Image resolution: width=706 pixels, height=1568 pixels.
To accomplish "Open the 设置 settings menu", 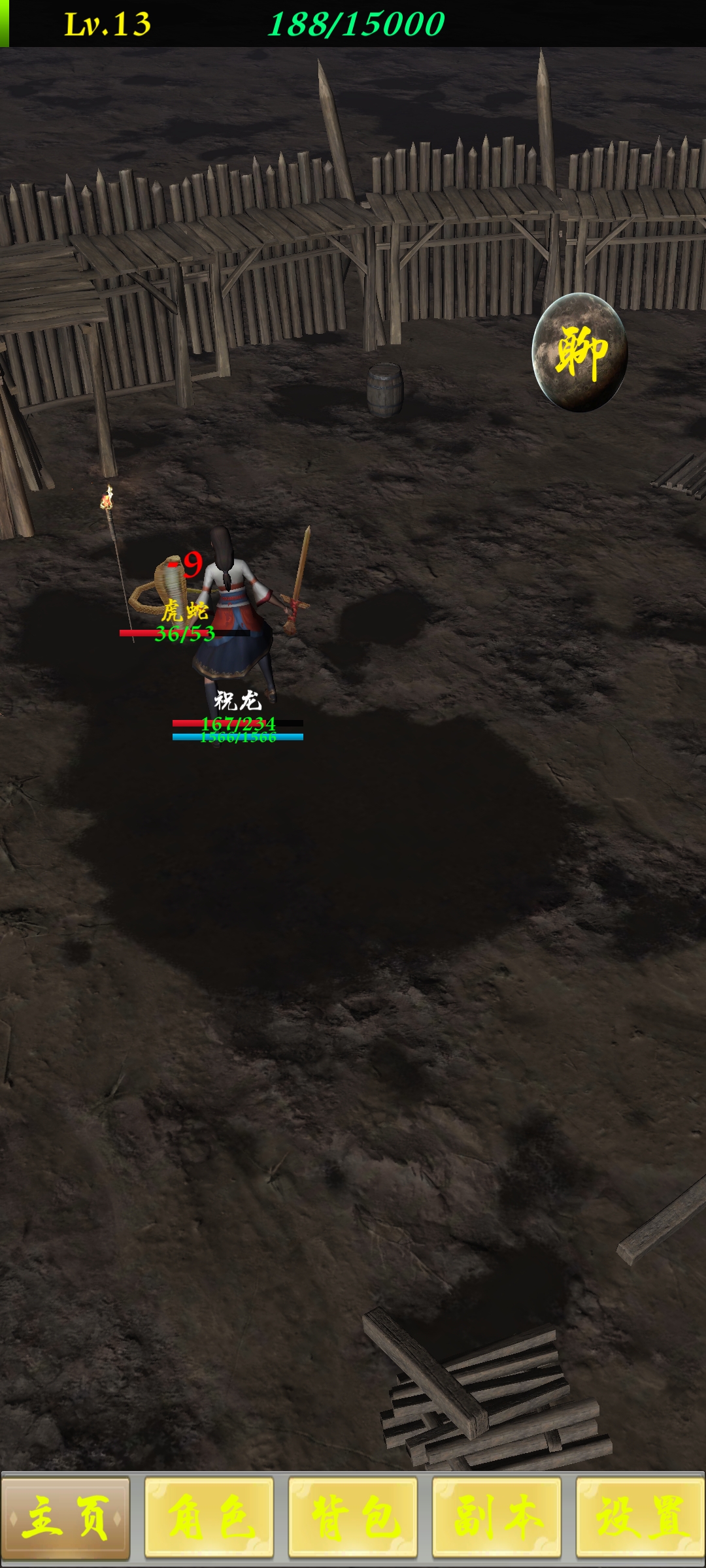I will tap(640, 1517).
